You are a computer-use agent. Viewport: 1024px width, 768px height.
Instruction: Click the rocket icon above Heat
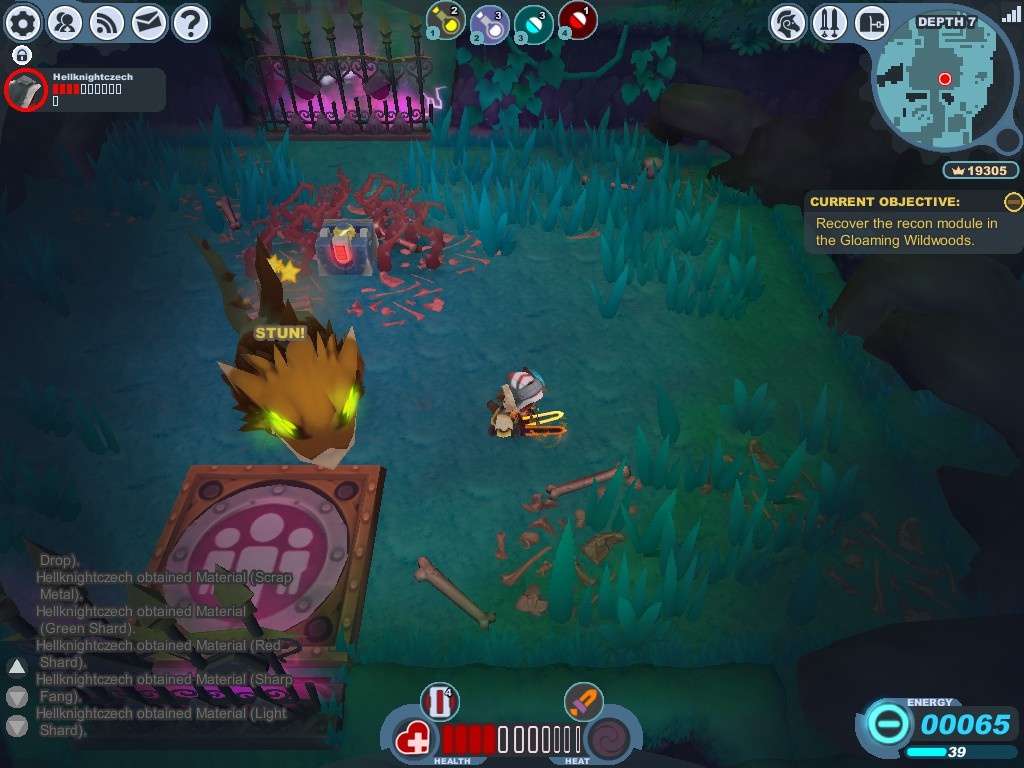click(582, 701)
